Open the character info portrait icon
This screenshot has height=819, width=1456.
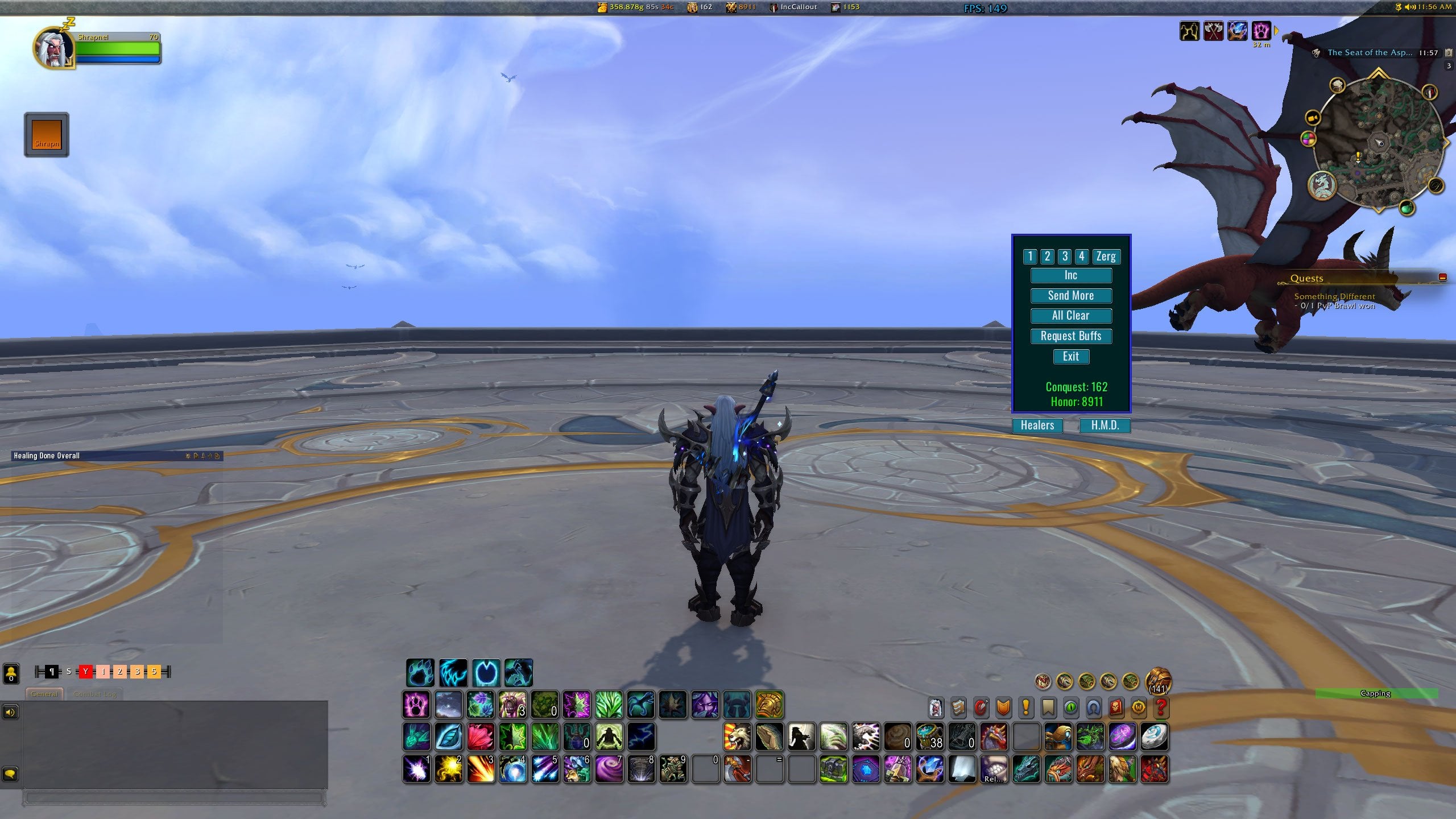coord(936,708)
